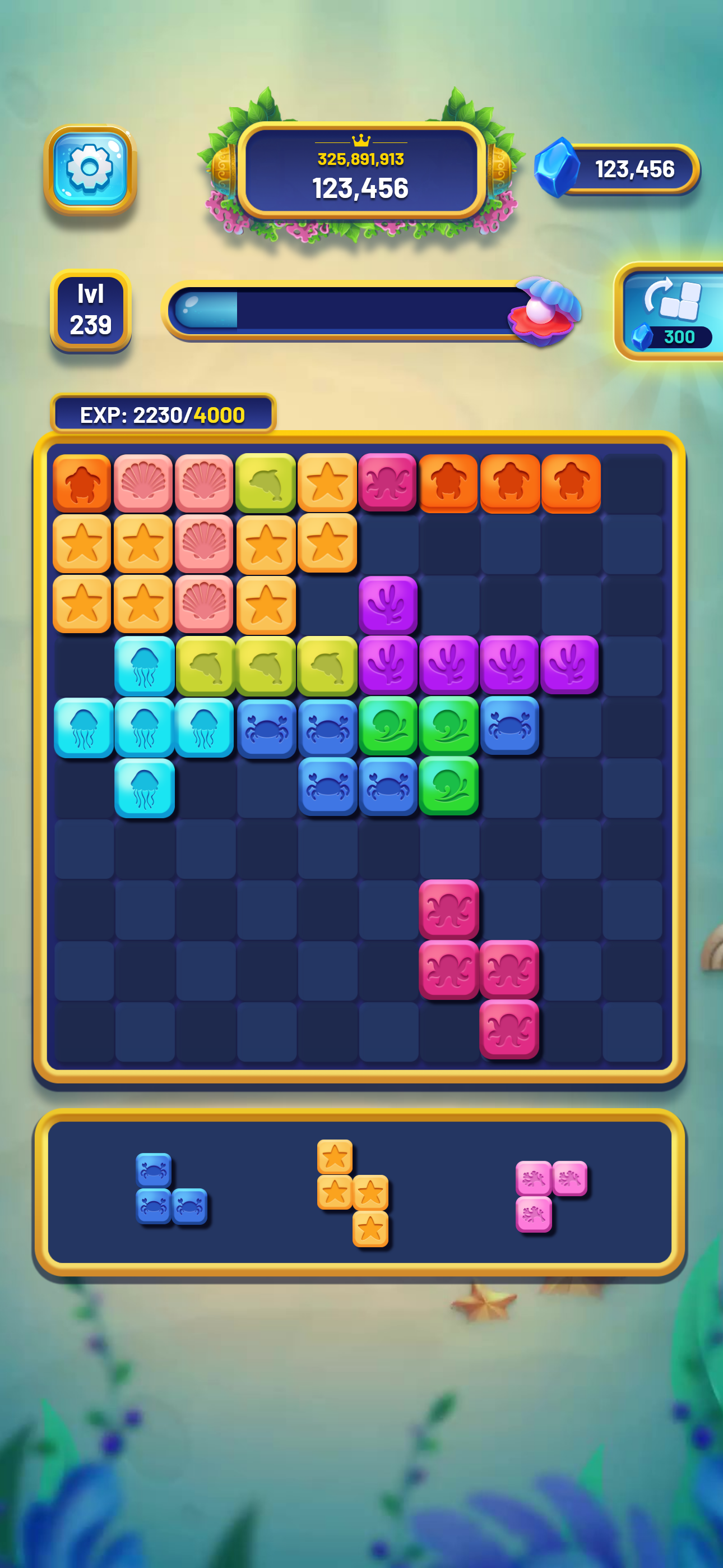
Task: Select a green wave tile
Action: (388, 726)
